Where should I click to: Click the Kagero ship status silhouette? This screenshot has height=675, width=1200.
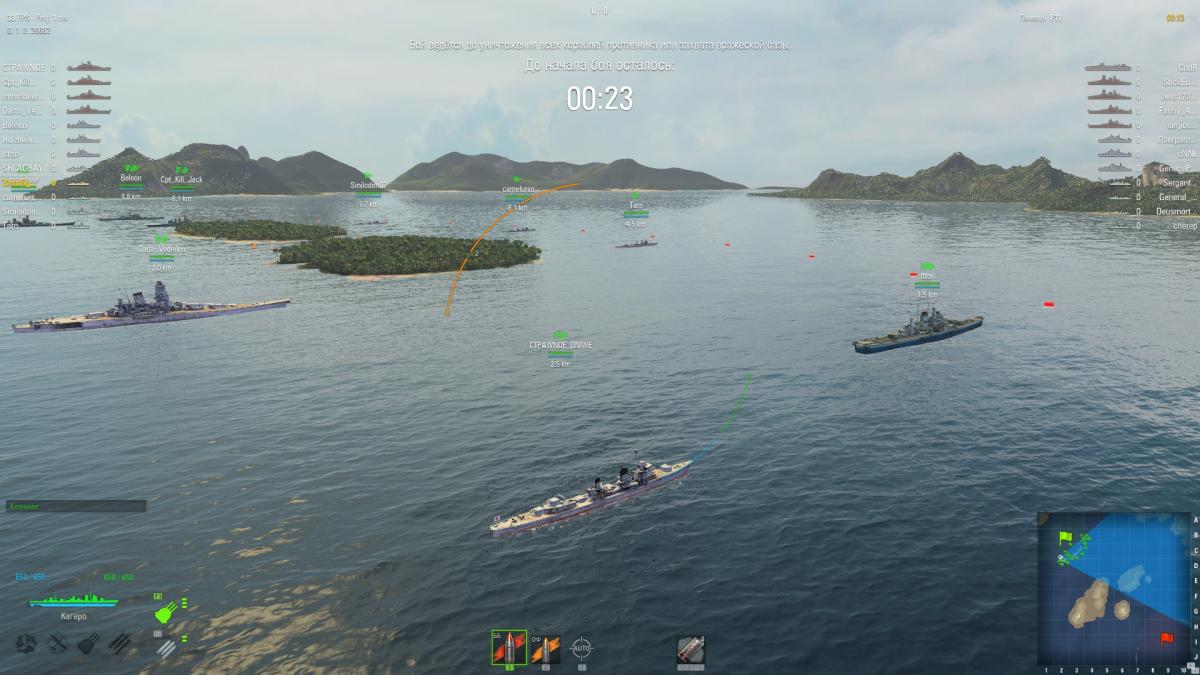pos(74,601)
